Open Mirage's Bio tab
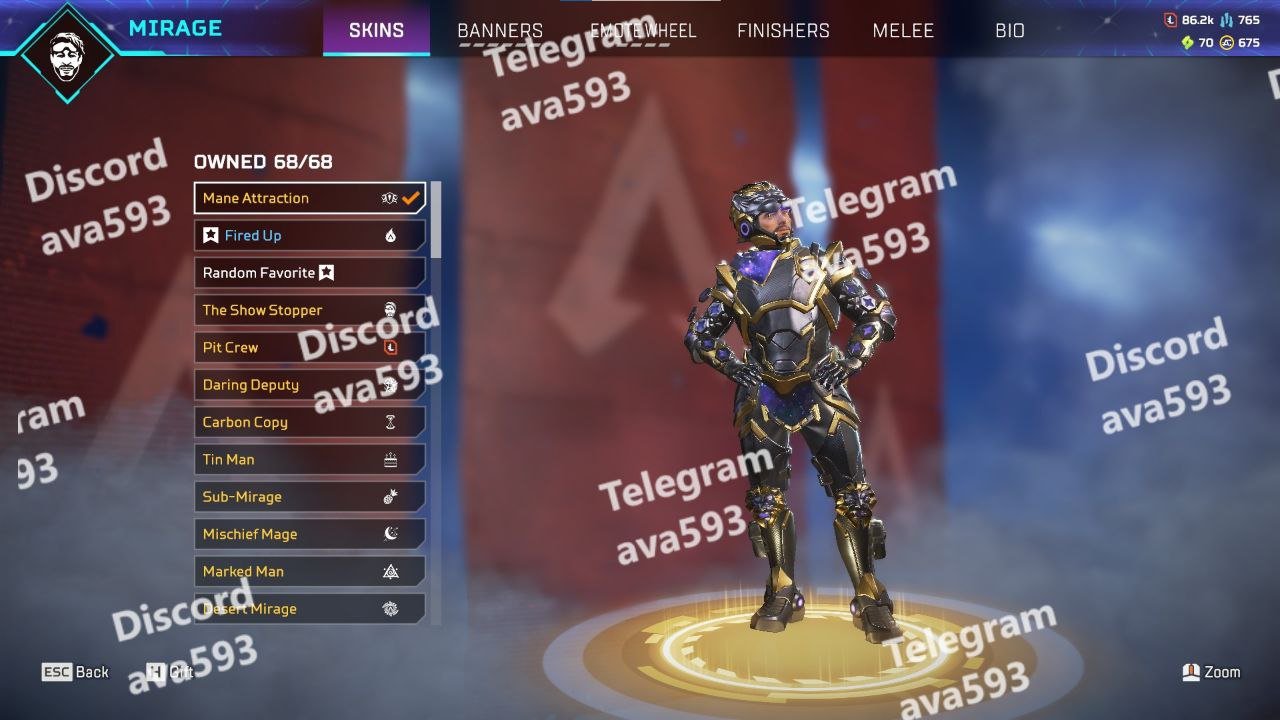The image size is (1280, 720). pyautogui.click(x=1010, y=30)
